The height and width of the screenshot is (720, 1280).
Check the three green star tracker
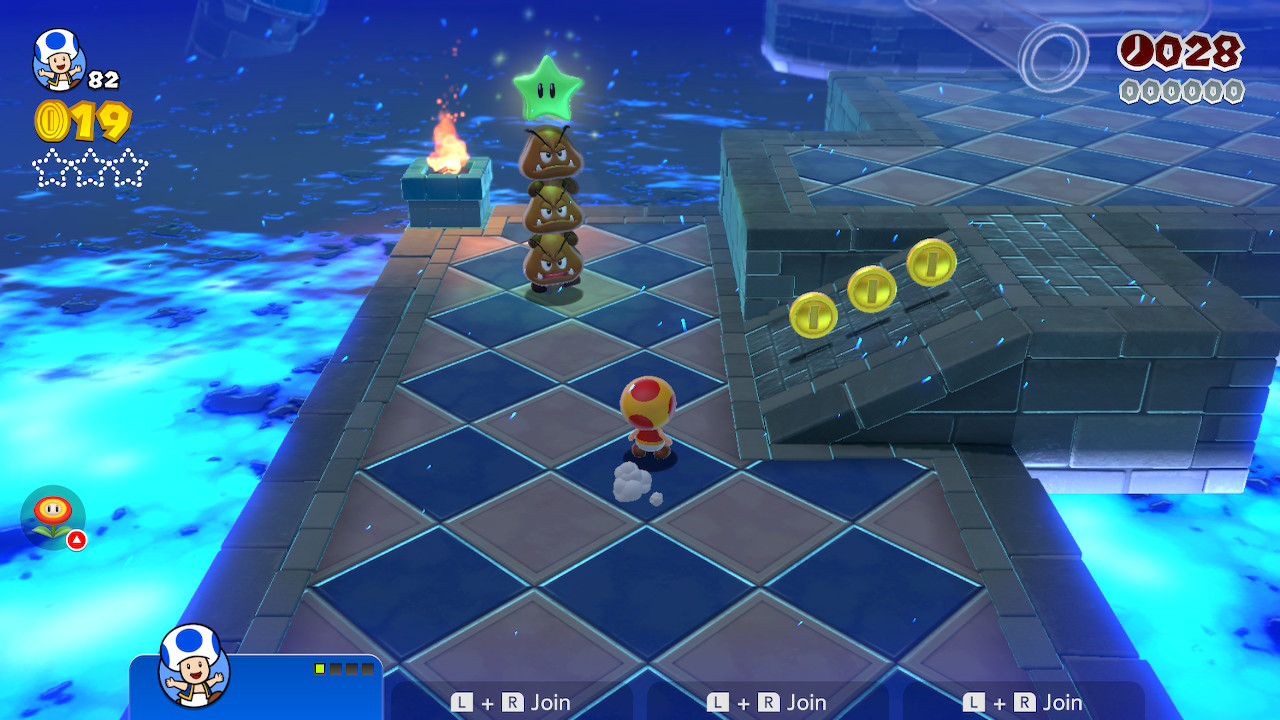(90, 168)
